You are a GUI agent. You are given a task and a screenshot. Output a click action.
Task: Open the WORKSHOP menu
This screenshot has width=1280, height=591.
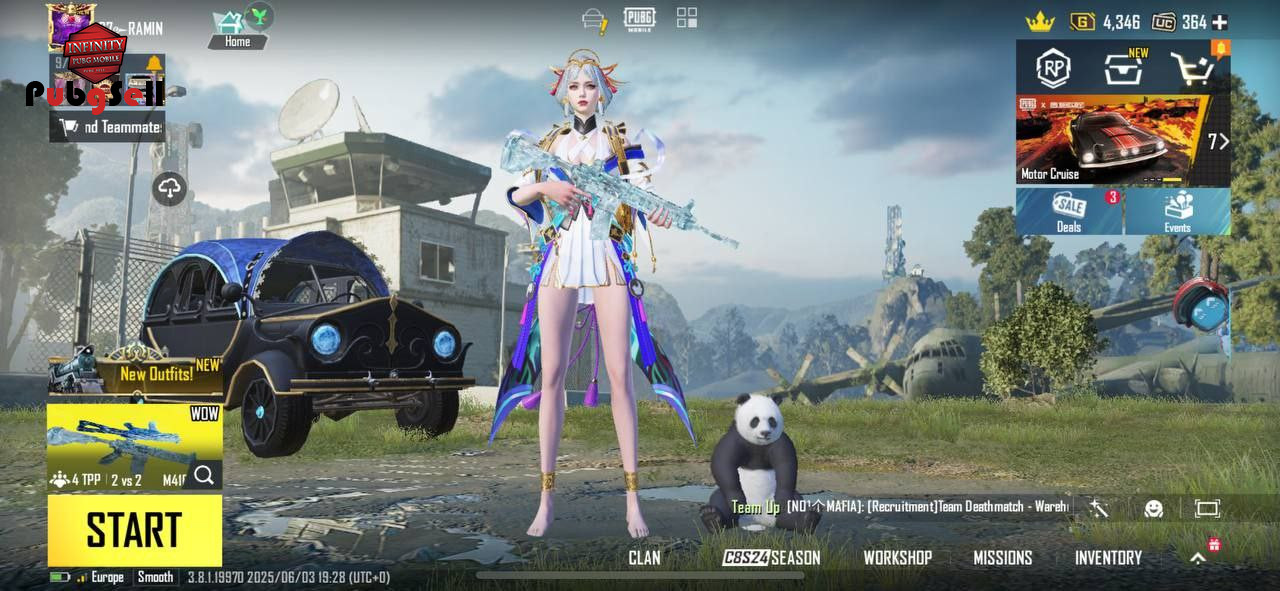tap(897, 558)
